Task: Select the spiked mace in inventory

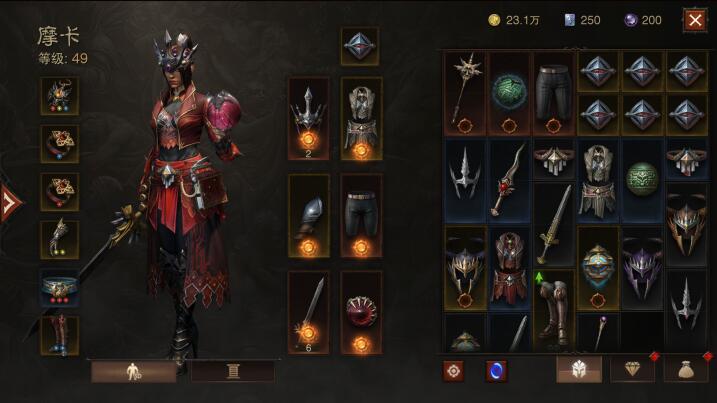Action: [464, 93]
